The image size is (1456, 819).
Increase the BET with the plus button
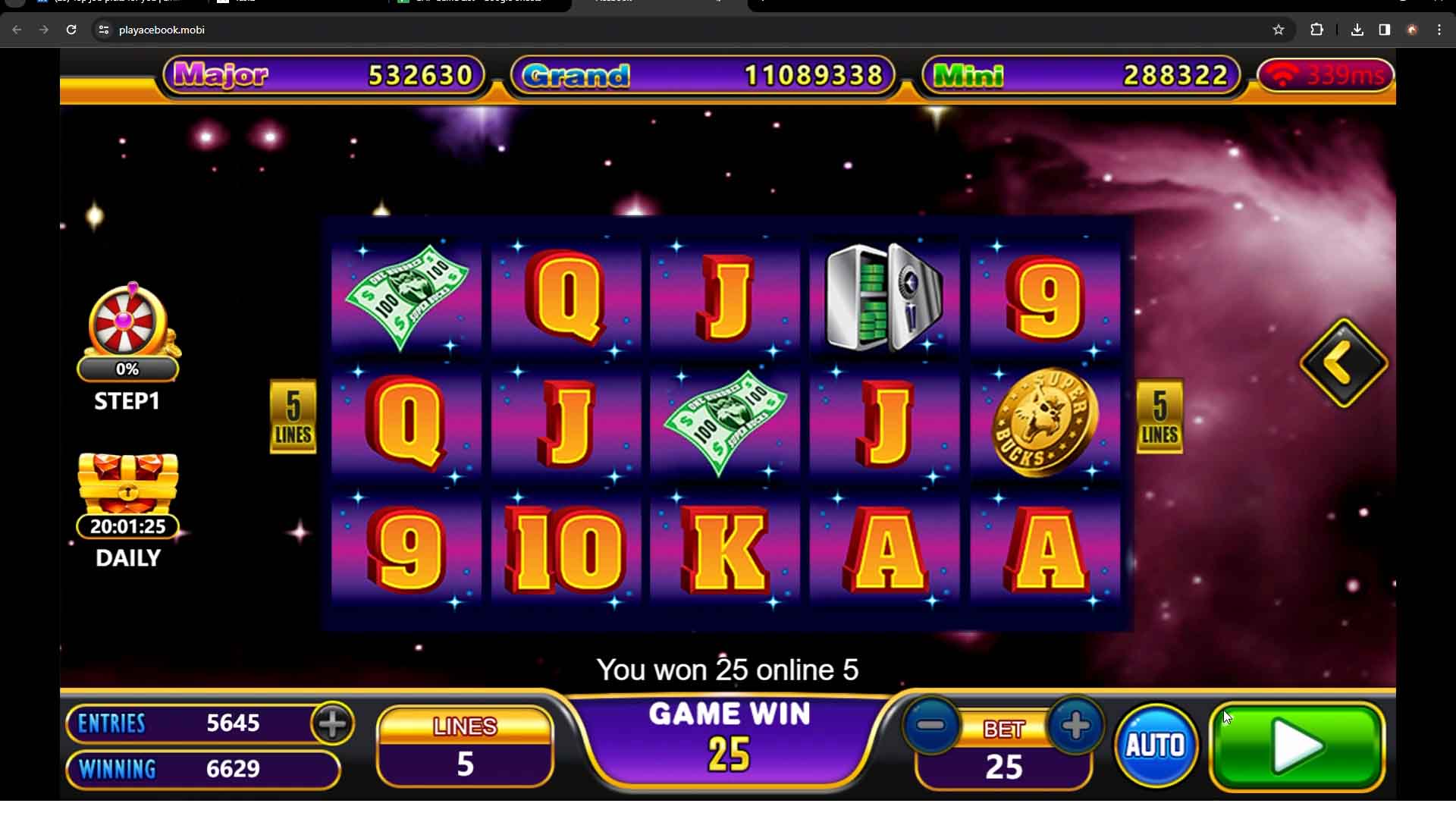(1076, 726)
